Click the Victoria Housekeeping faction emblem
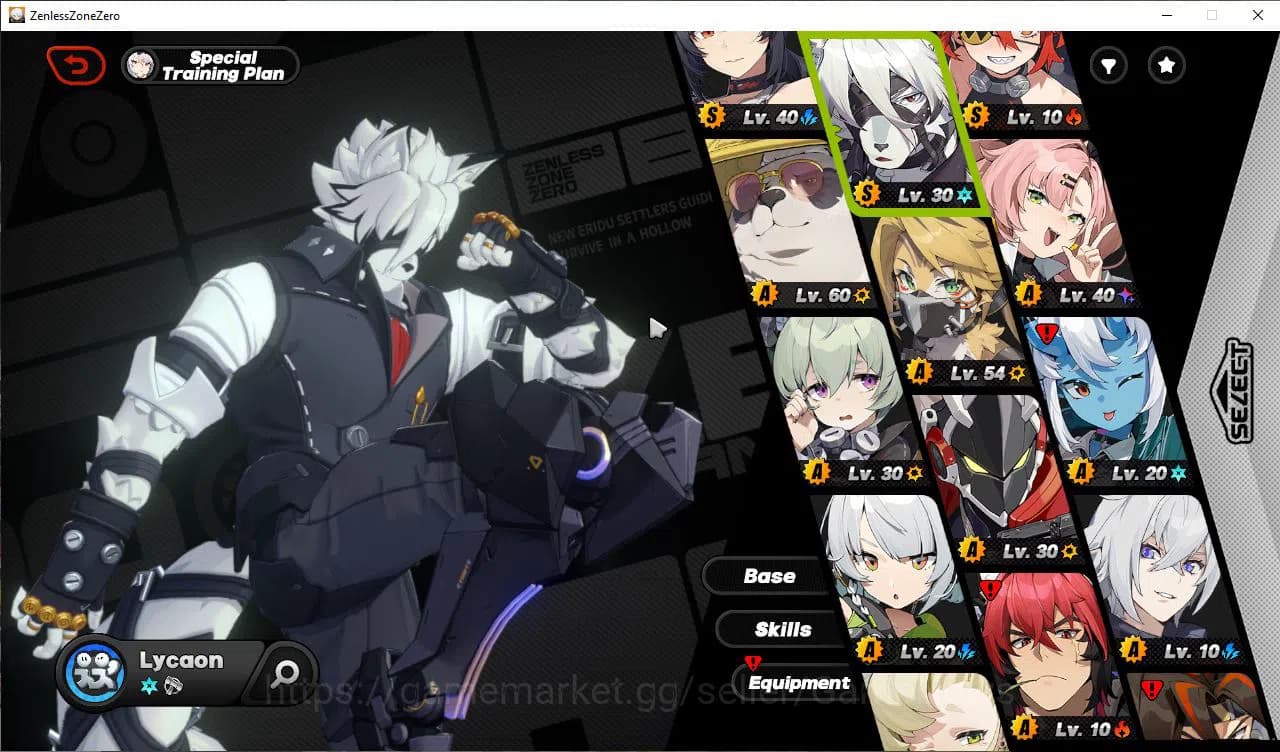This screenshot has width=1280, height=752. (96, 672)
